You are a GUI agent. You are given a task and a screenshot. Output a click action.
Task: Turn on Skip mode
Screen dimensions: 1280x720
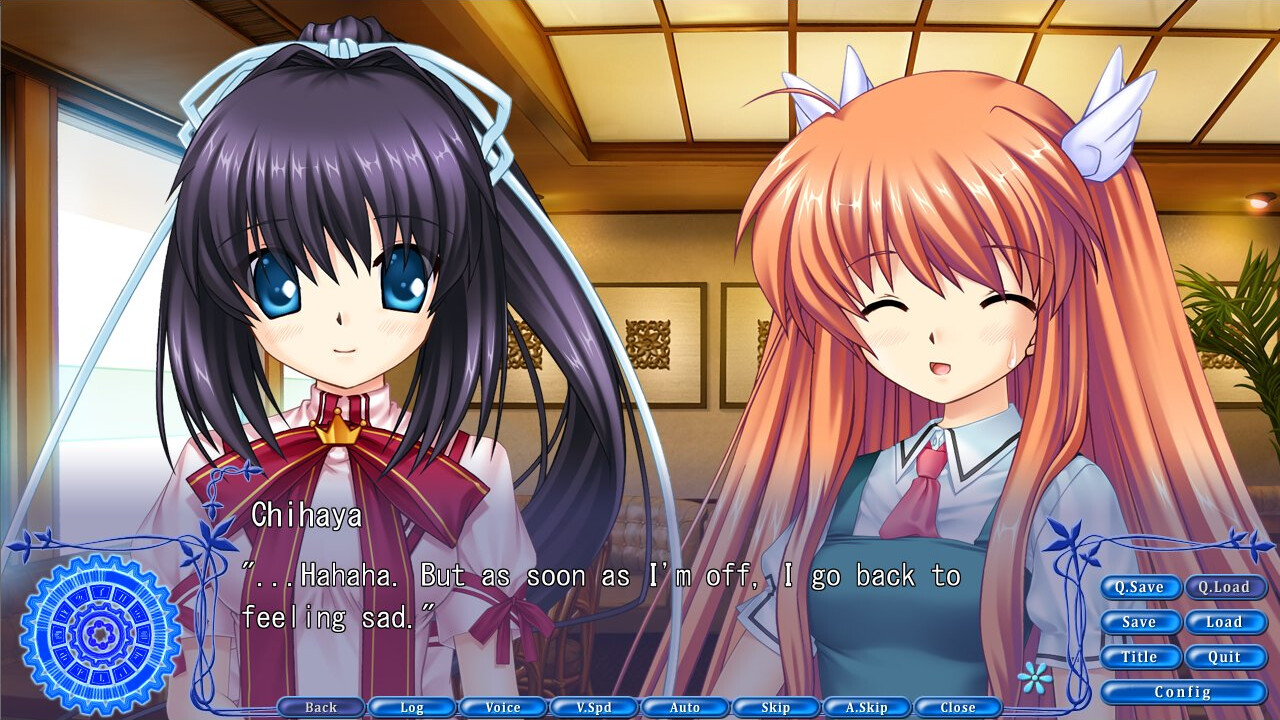tap(776, 707)
